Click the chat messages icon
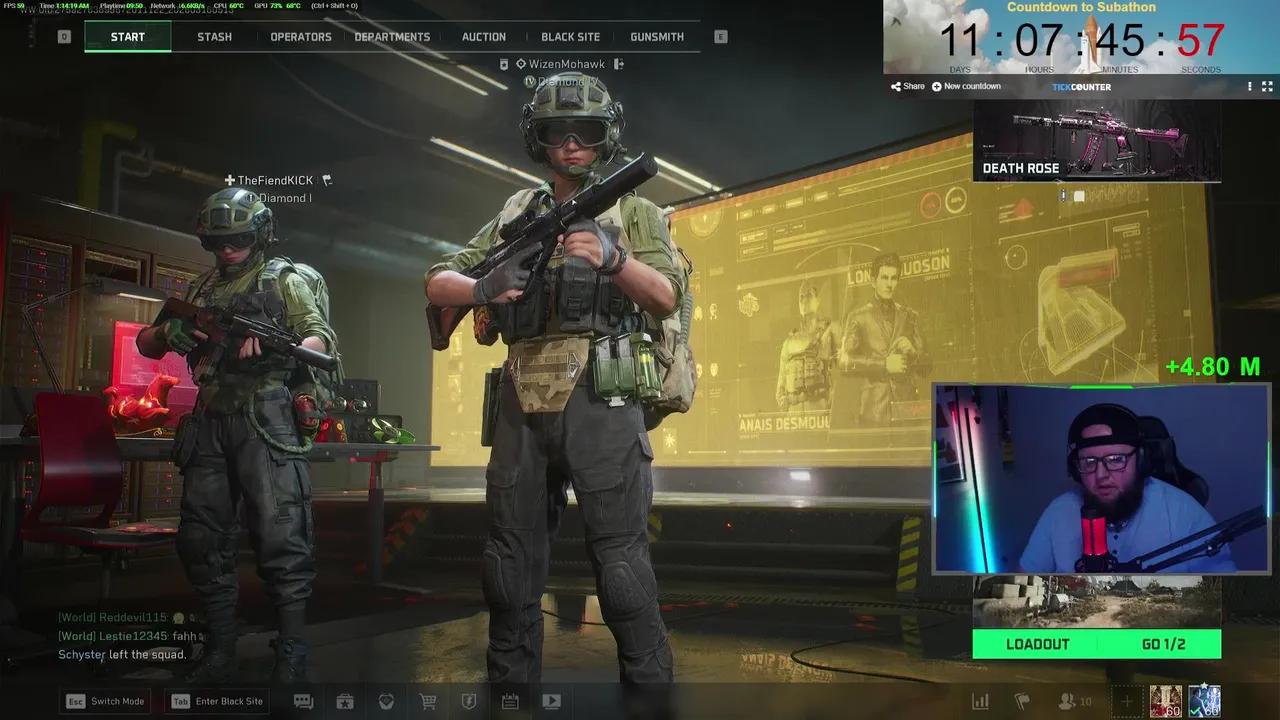This screenshot has height=720, width=1280. point(303,701)
